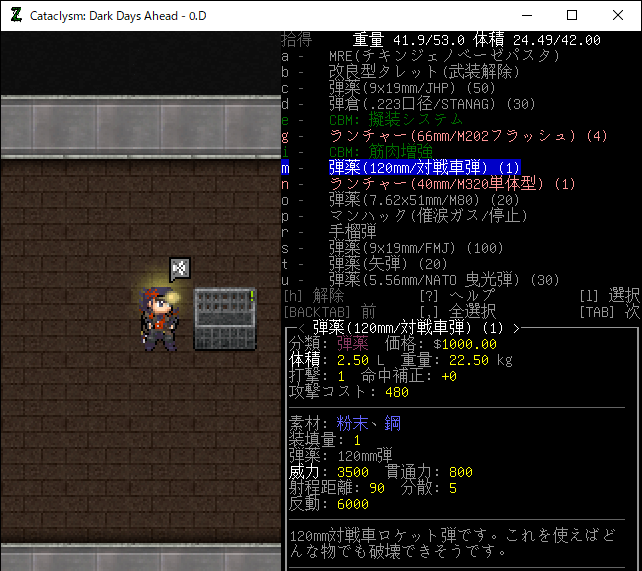Viewport: 642px width, 571px height.
Task: Minimize the Cataclysm window
Action: 525,15
